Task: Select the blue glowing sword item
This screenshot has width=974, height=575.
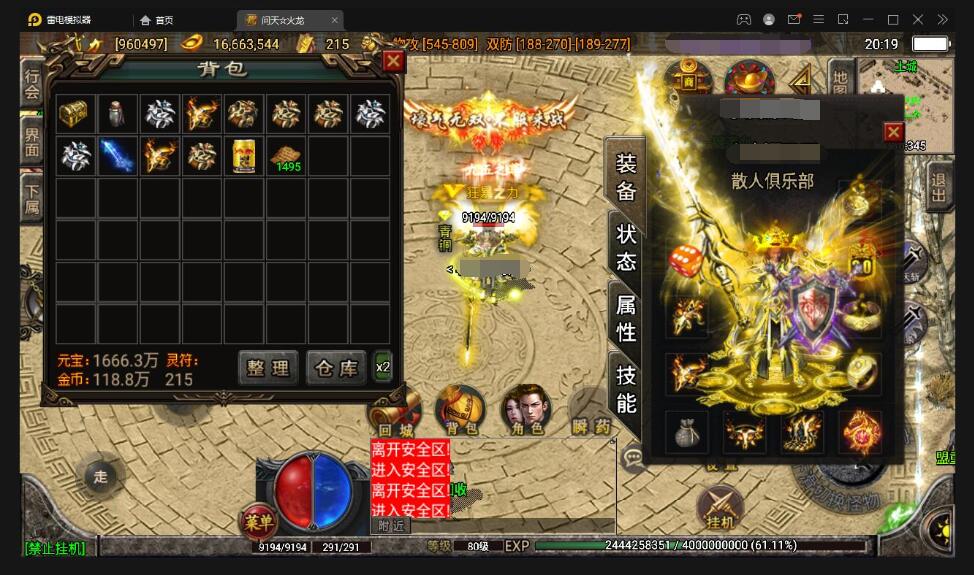Action: [116, 156]
